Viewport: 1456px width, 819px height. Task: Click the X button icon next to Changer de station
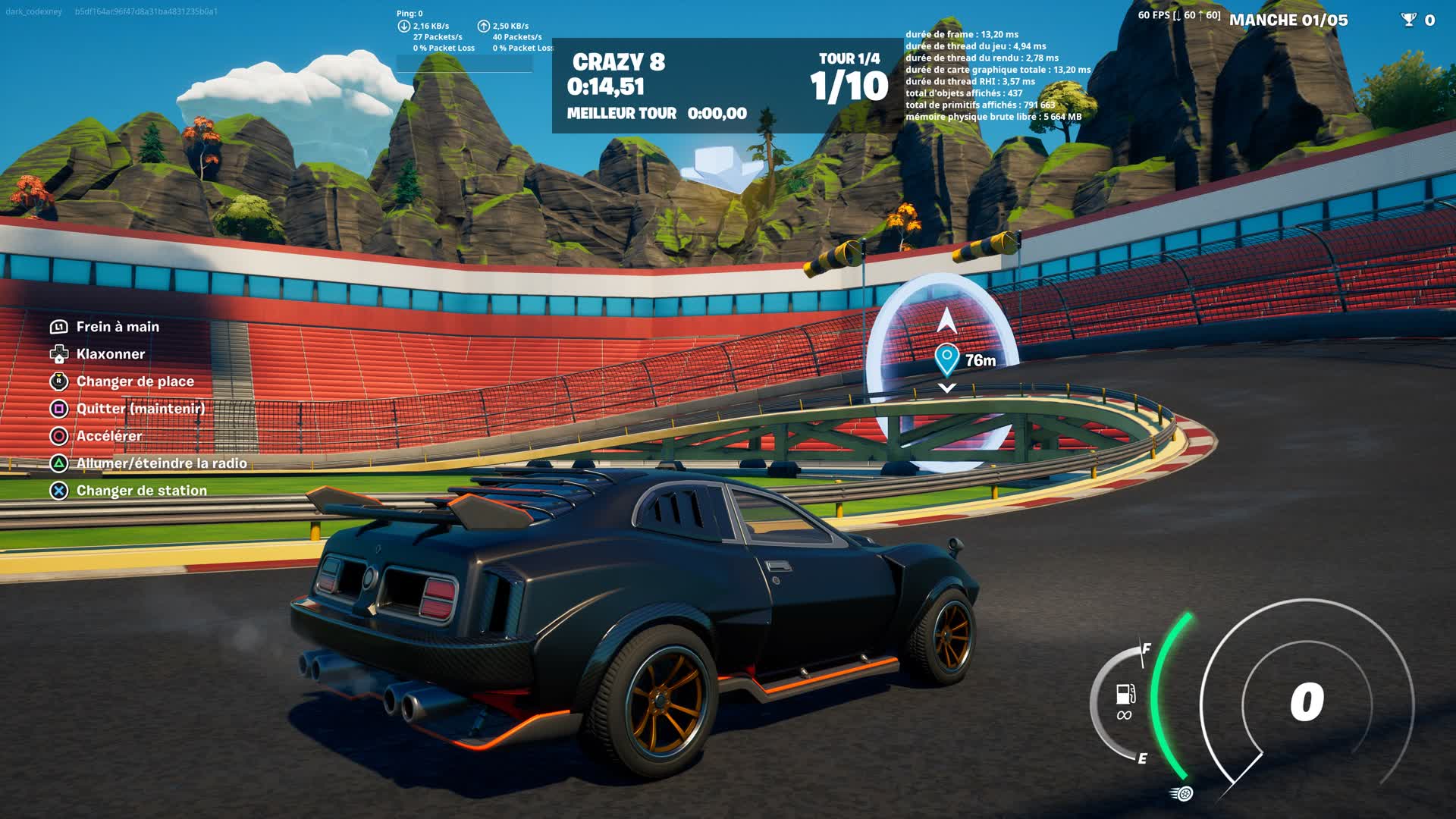point(58,490)
